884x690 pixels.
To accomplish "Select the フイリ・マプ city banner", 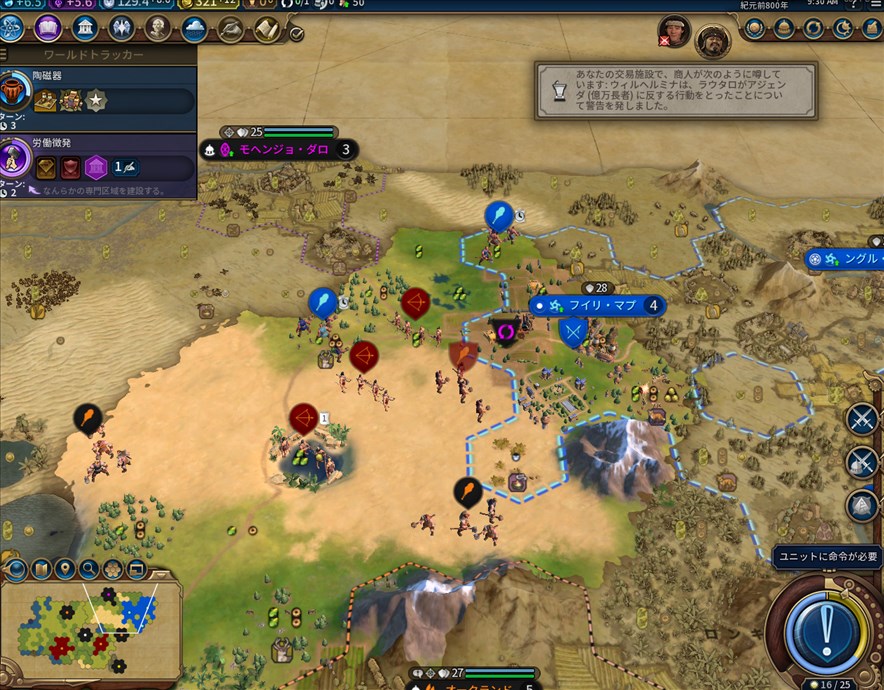I will 602,305.
